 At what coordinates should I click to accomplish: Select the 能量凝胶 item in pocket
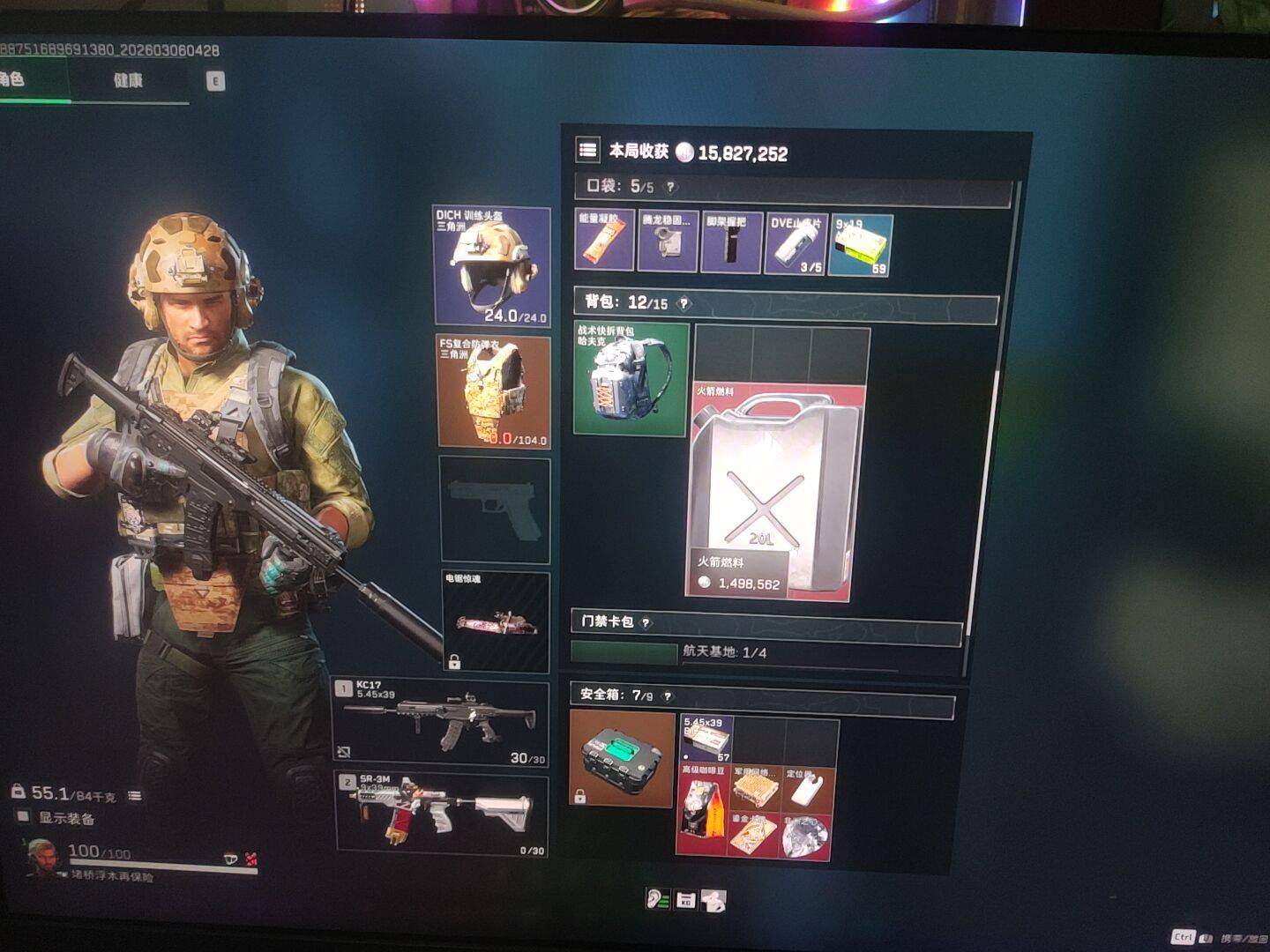[x=604, y=241]
